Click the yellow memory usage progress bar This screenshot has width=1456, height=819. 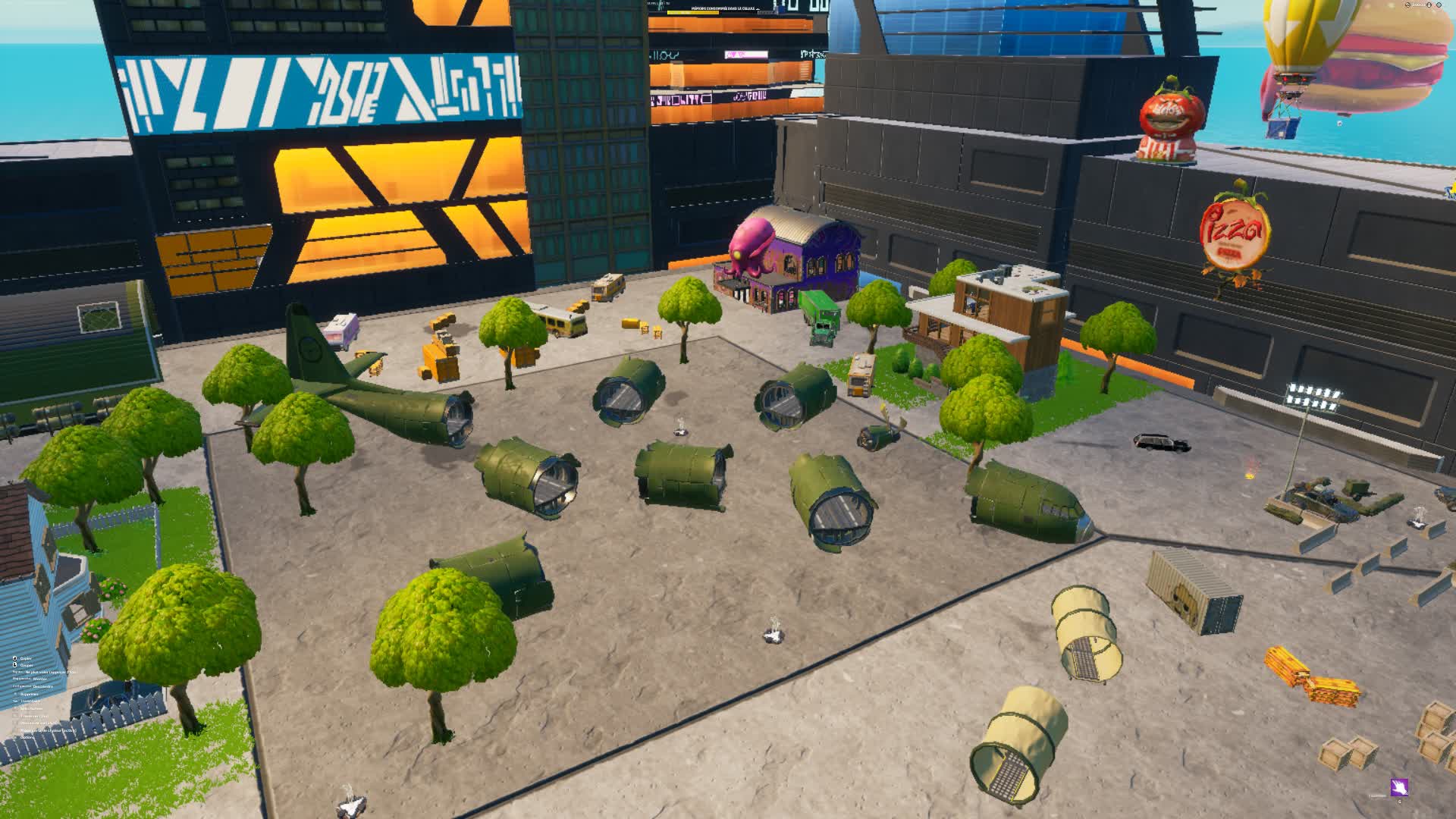[x=692, y=12]
